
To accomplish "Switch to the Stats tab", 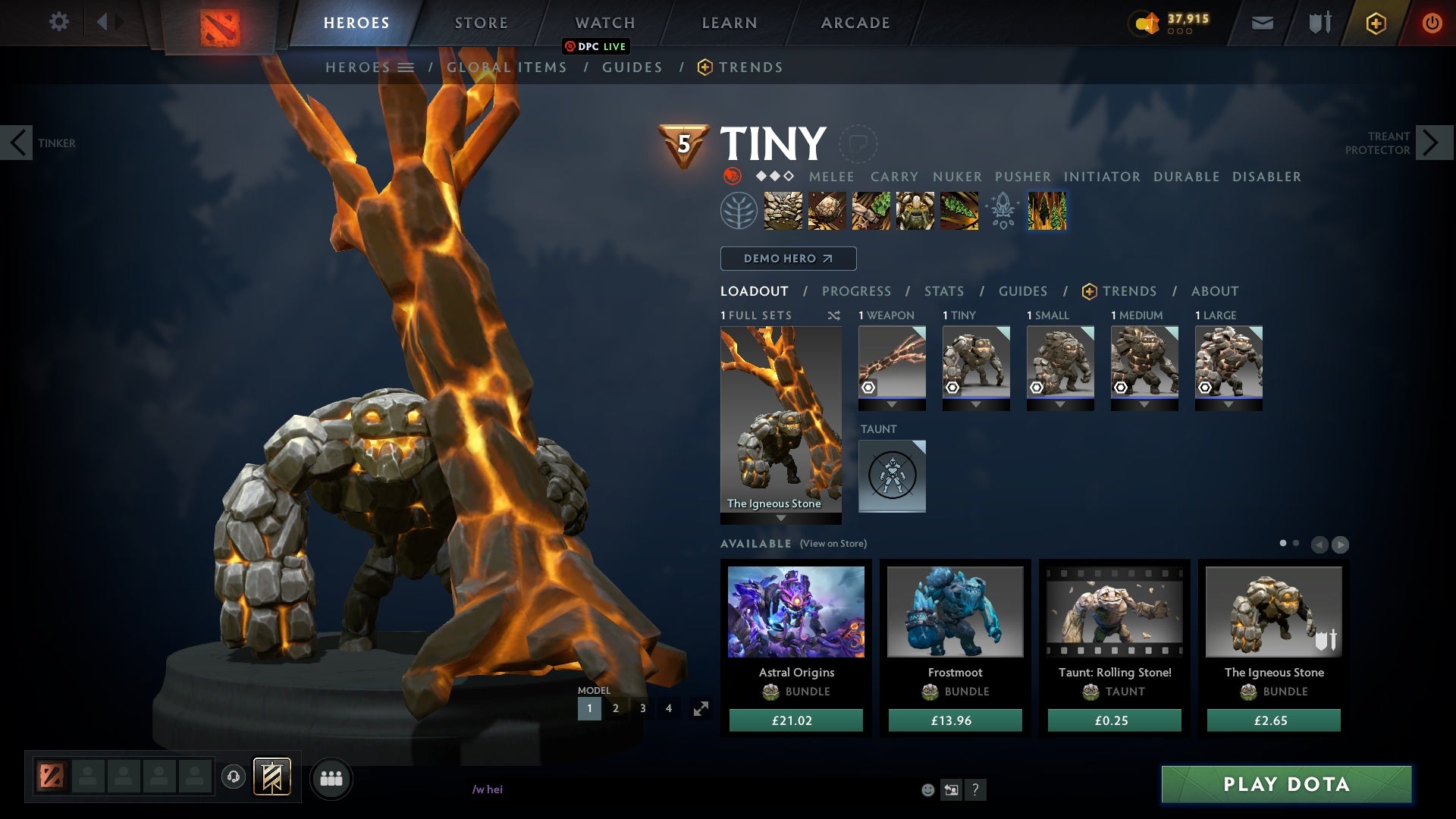I will click(943, 291).
